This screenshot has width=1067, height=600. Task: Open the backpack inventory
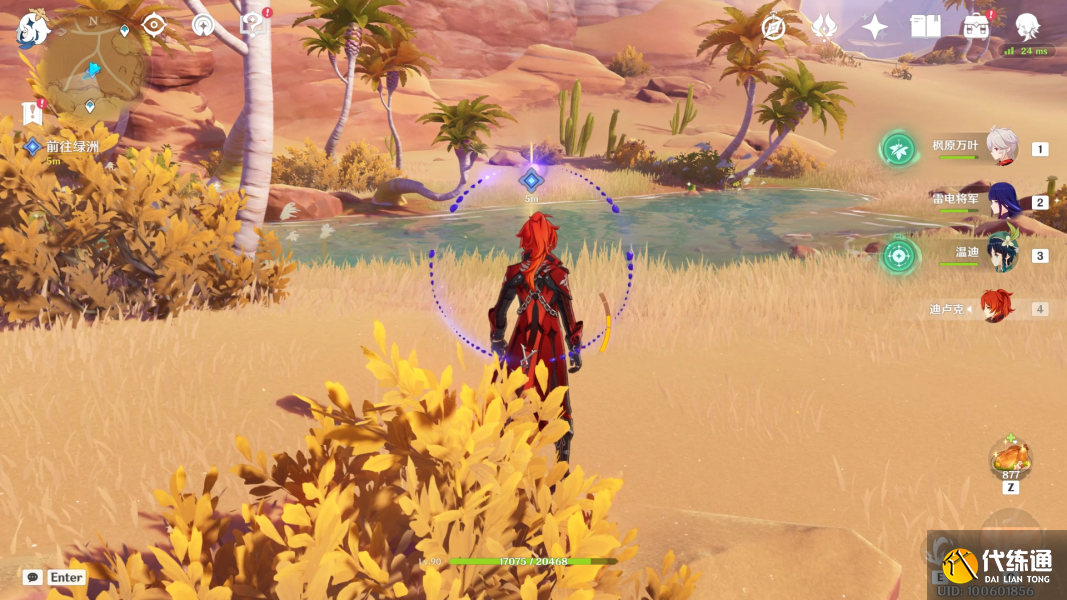pos(976,27)
